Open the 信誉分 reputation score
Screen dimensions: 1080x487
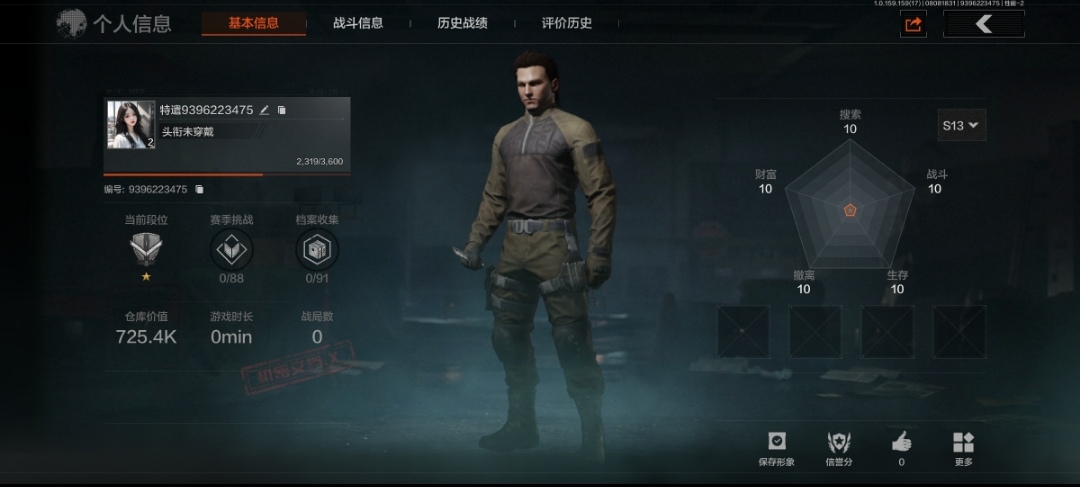[839, 448]
